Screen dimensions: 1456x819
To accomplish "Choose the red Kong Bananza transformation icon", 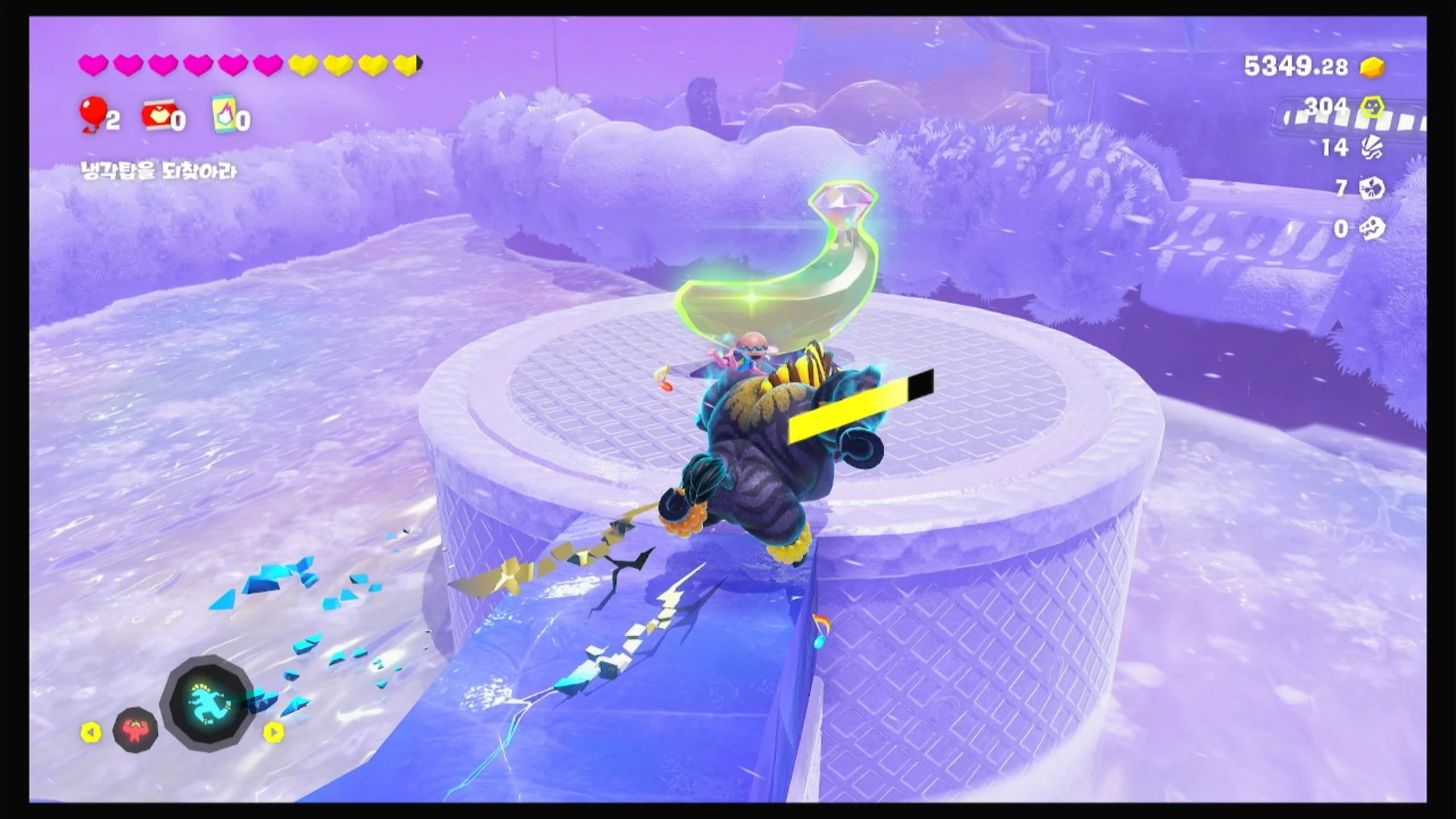I will click(135, 730).
